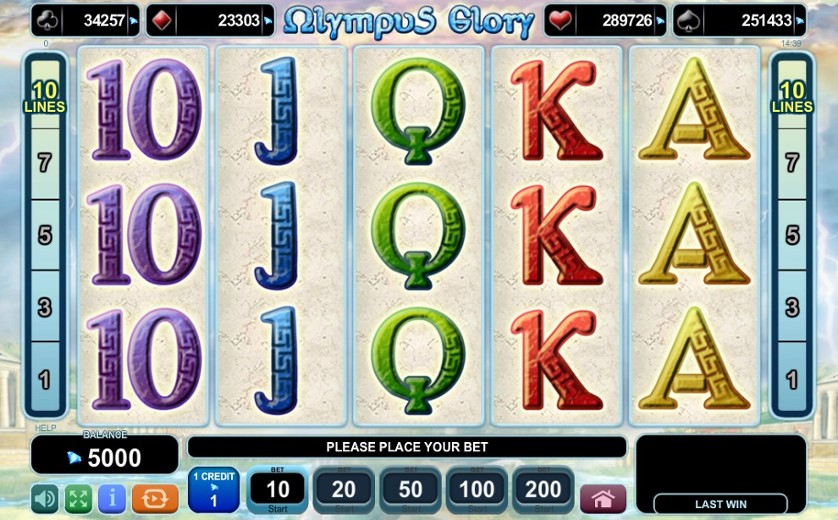
Task: Activate the orange autoplay button
Action: (155, 498)
